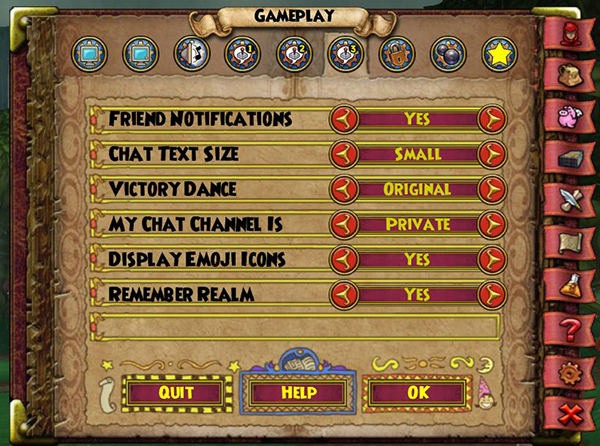Image resolution: width=600 pixels, height=446 pixels.
Task: Open the Help page
Action: click(299, 391)
